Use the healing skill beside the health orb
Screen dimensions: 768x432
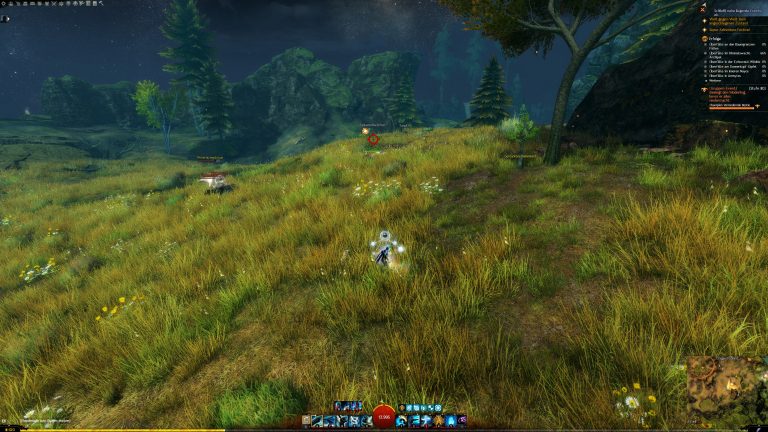(x=402, y=421)
